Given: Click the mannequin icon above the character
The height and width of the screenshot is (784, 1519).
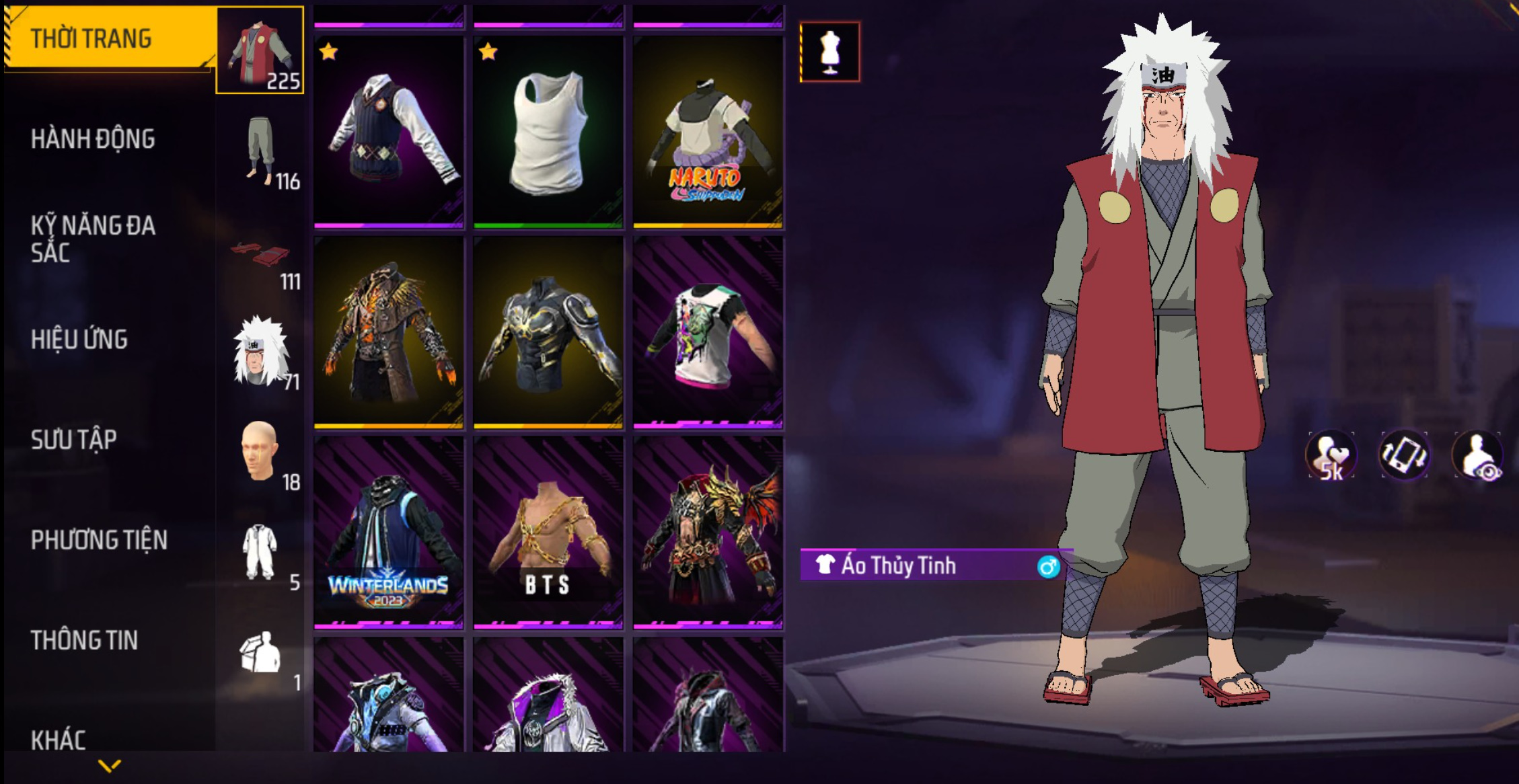Looking at the screenshot, I should pos(830,52).
